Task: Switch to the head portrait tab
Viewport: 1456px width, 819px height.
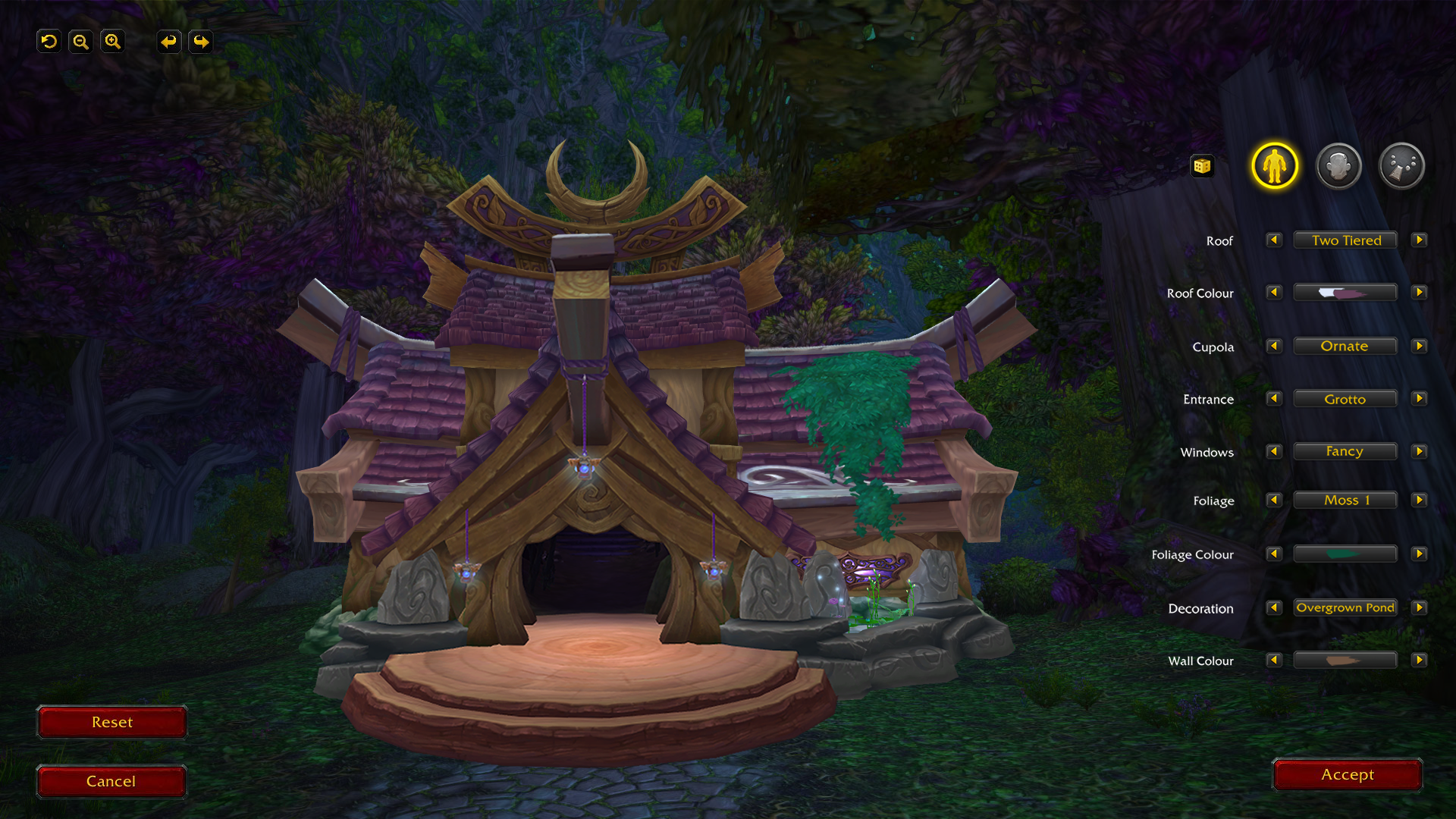Action: tap(1338, 166)
